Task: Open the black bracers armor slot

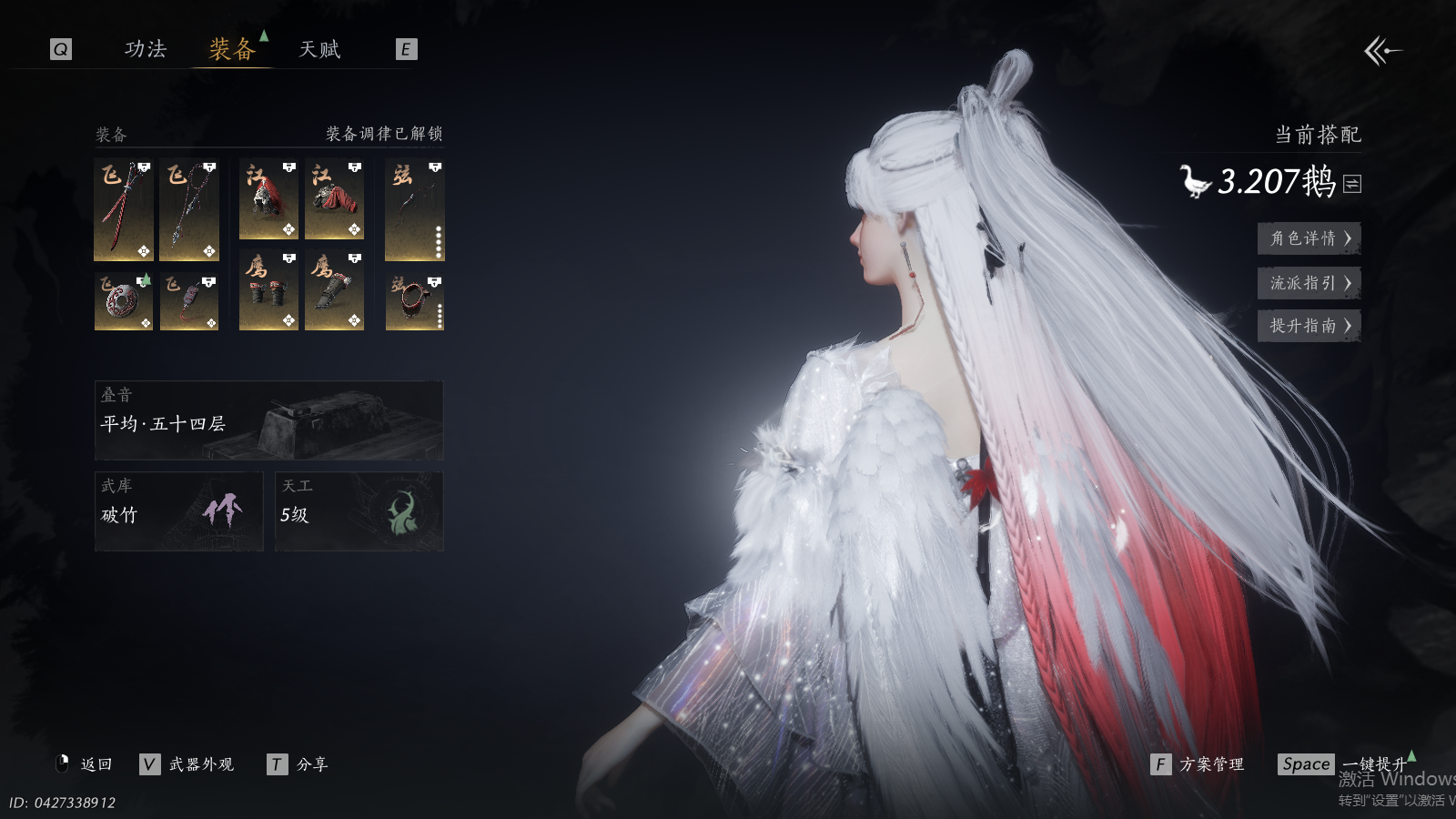Action: (x=268, y=290)
